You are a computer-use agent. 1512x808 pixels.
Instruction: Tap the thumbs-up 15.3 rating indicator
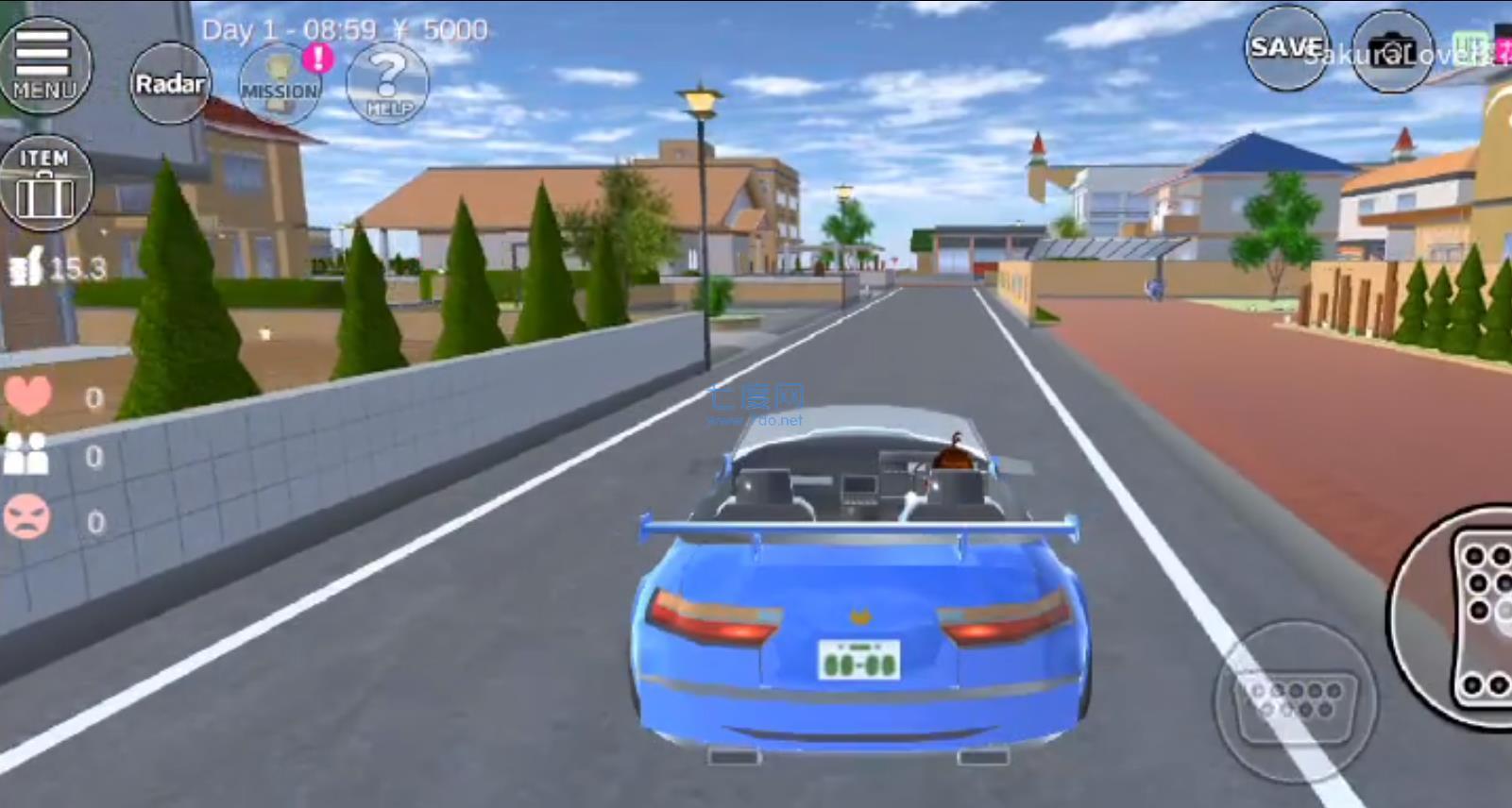coord(57,267)
